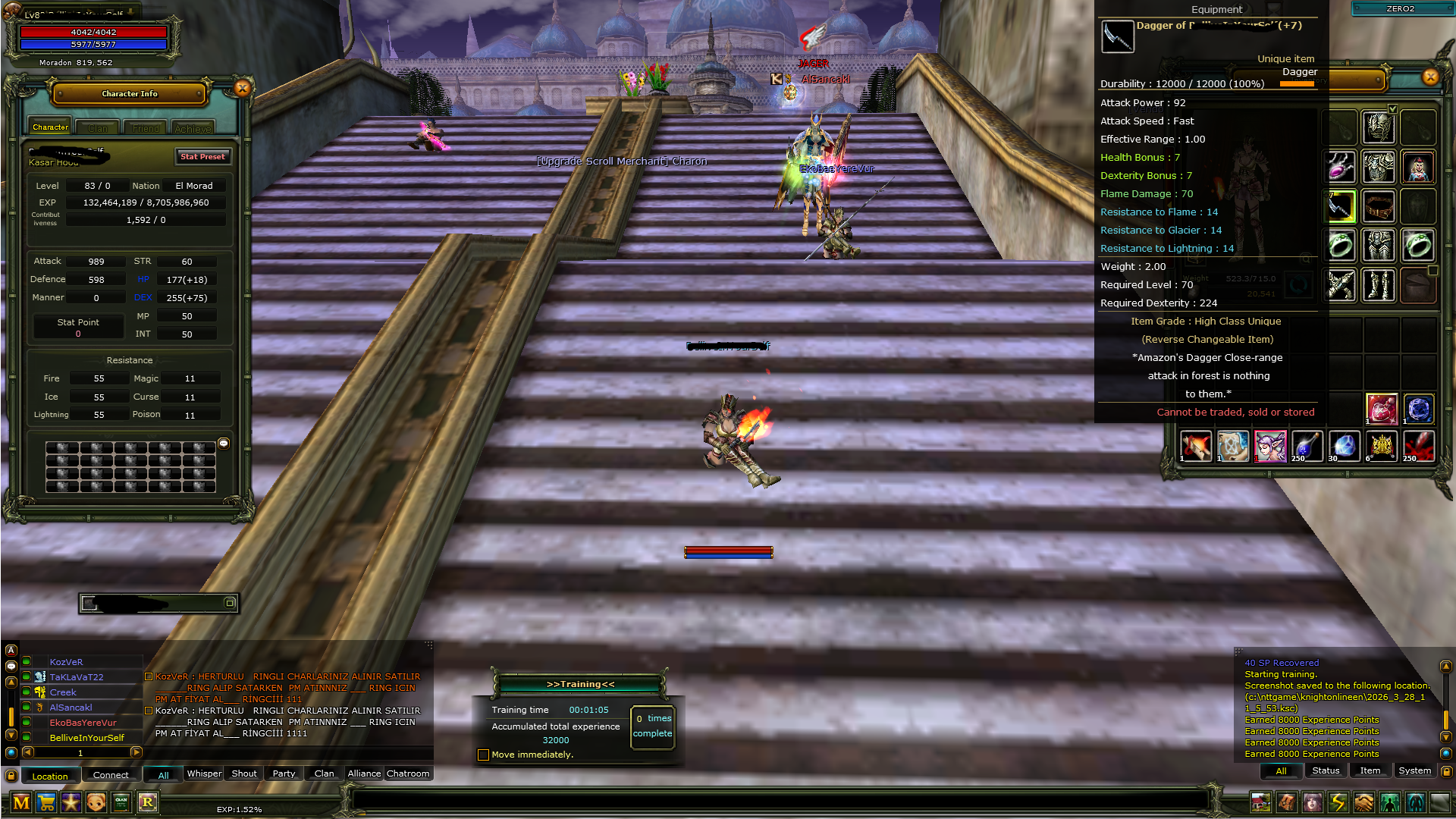Collapse the message log with its up arrow
This screenshot has width=1456, height=819.
(1446, 666)
